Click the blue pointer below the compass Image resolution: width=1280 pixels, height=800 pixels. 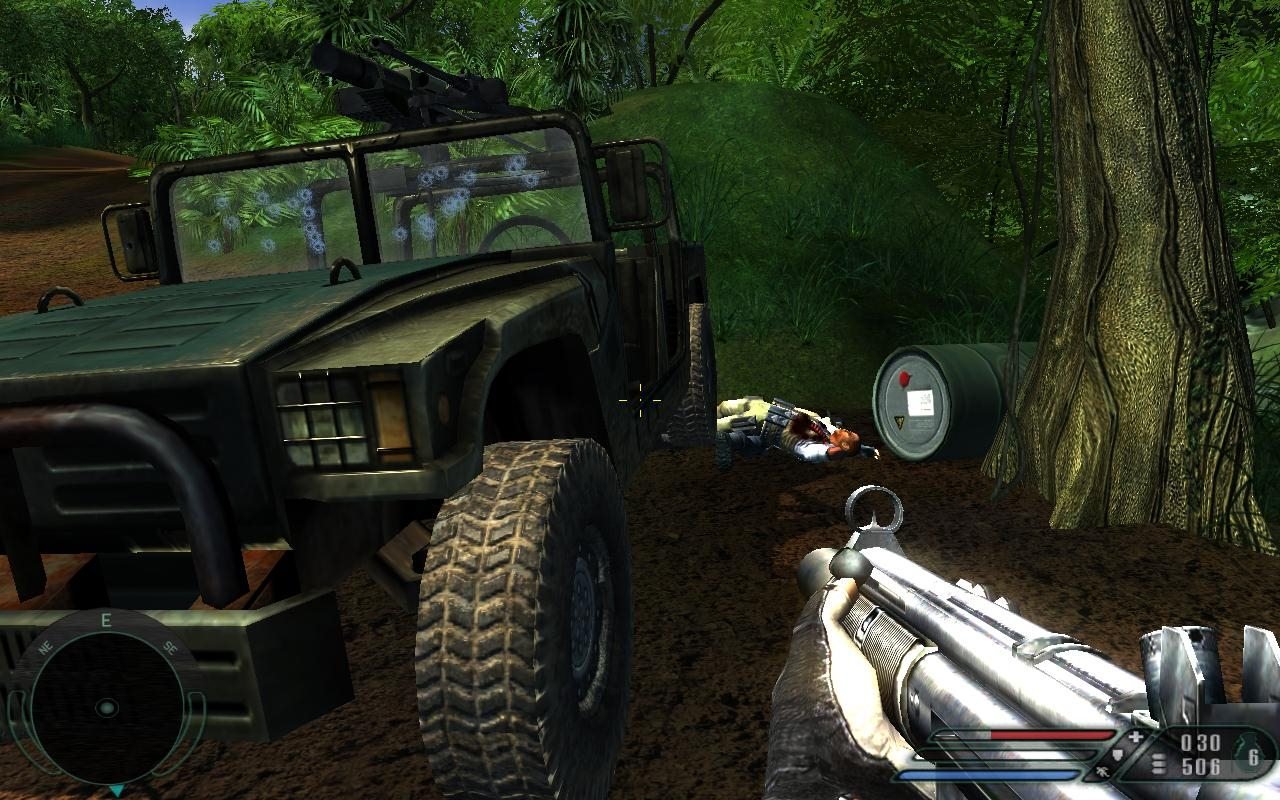116,790
